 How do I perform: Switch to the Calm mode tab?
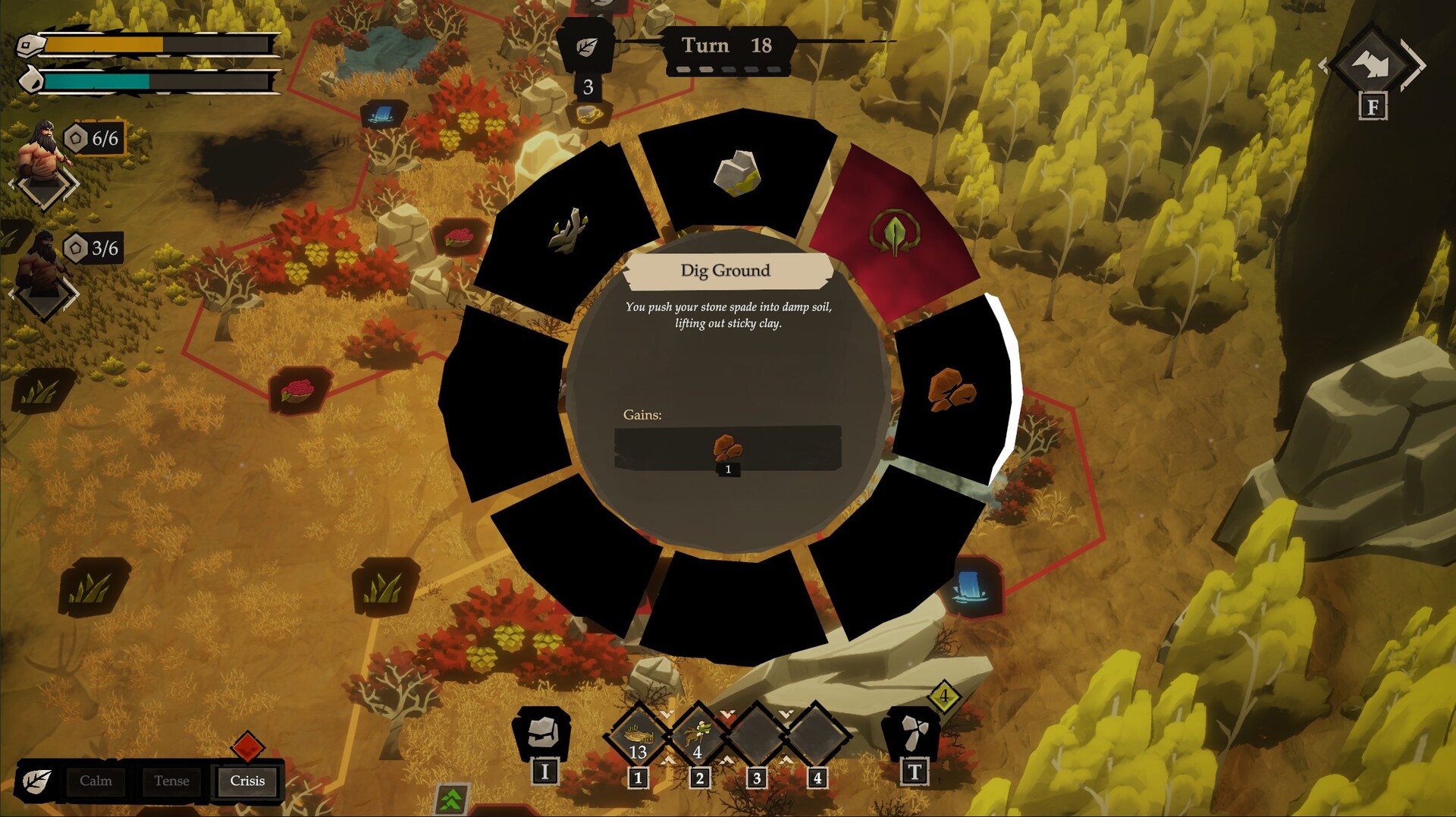[96, 781]
